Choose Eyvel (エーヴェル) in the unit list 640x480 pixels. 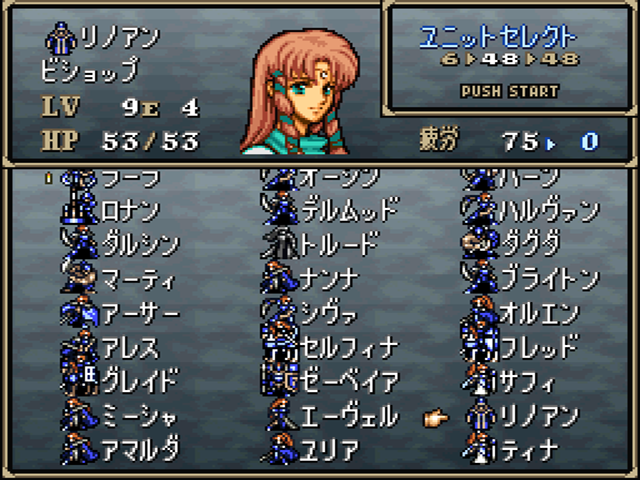pos(348,415)
